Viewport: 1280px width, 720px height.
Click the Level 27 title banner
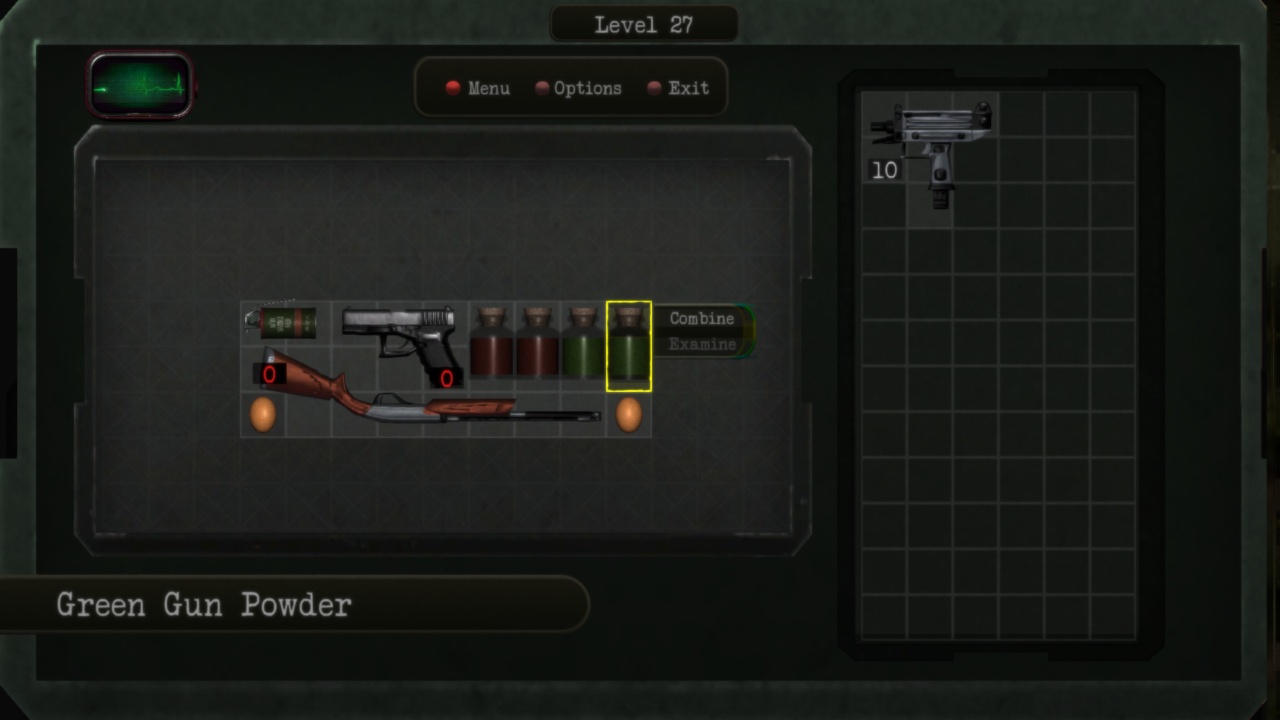point(644,22)
